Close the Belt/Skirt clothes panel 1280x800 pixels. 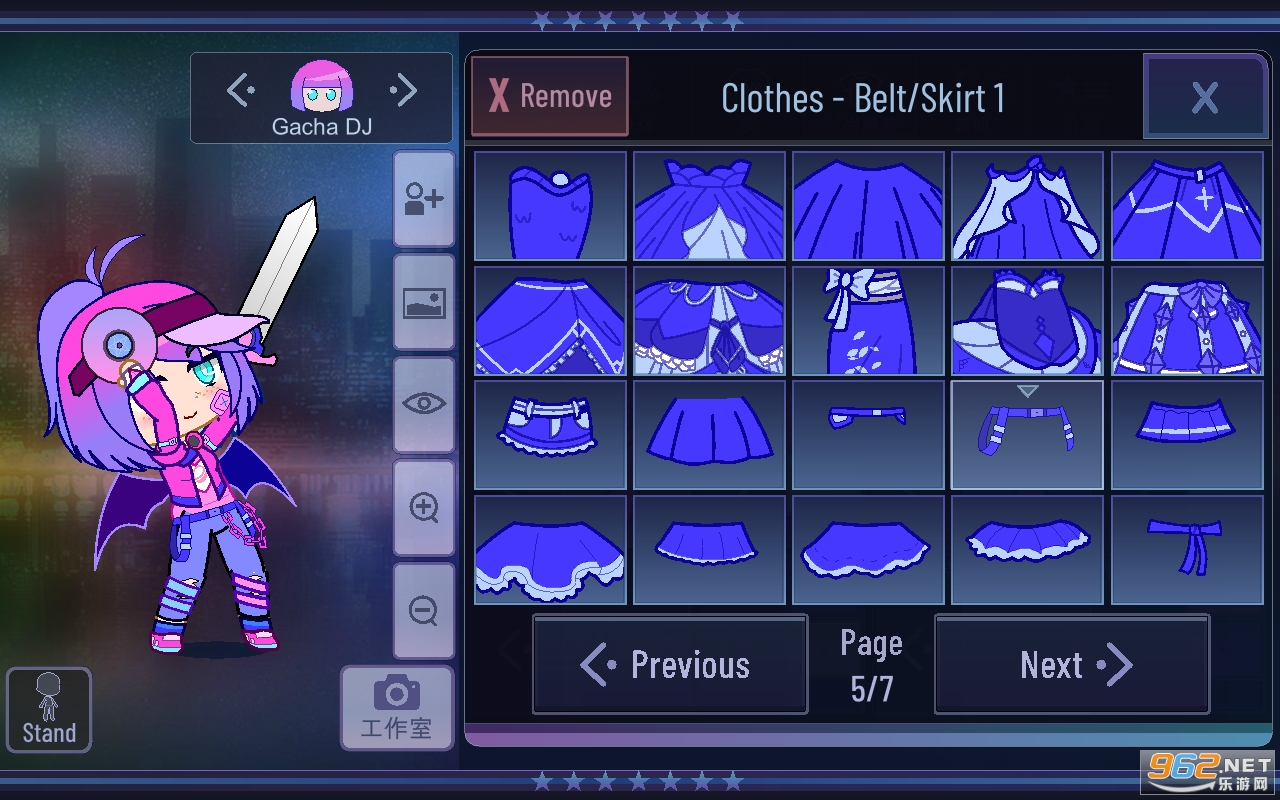[1204, 97]
